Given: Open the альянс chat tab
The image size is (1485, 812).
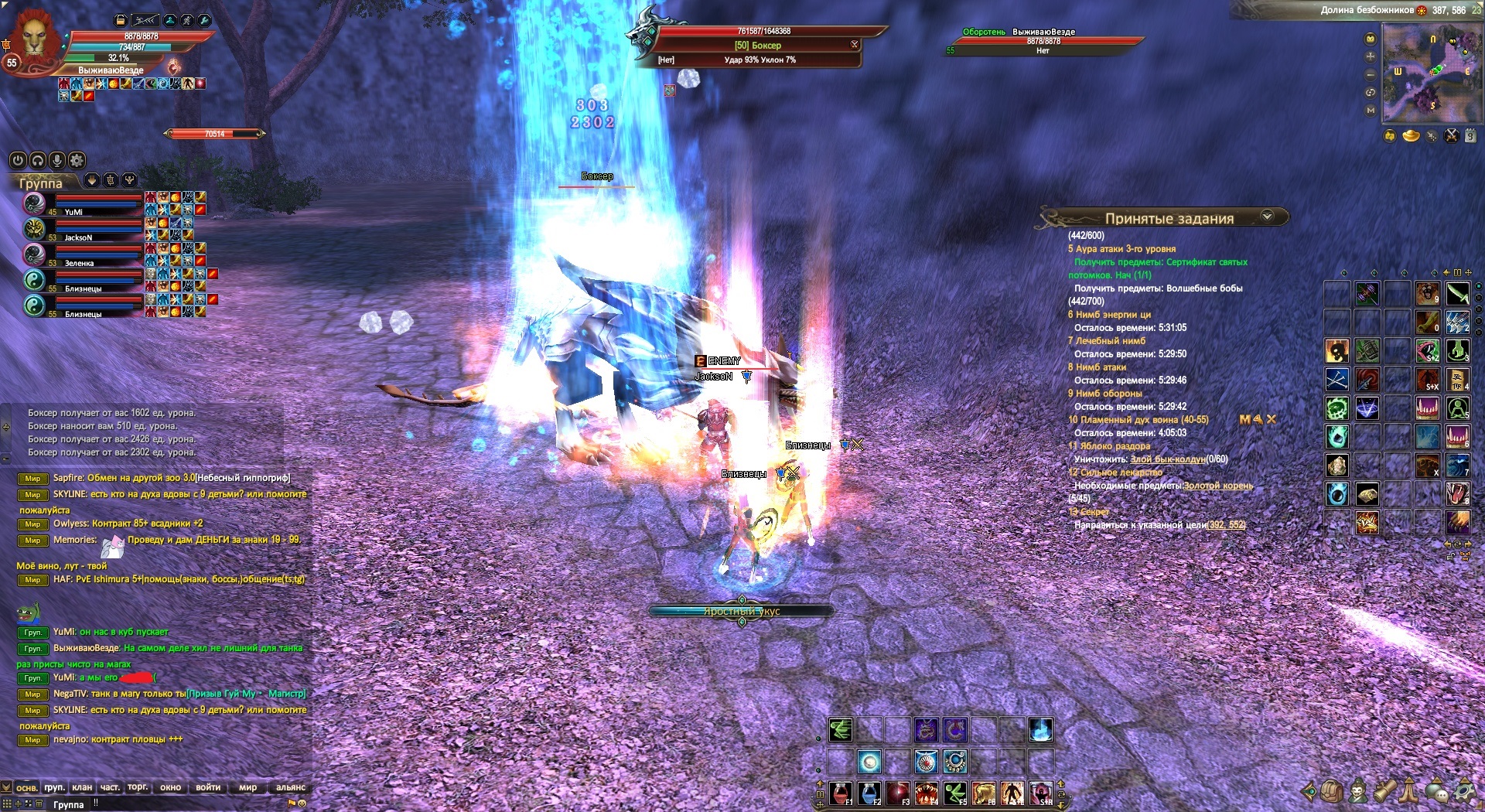Looking at the screenshot, I should tap(291, 787).
